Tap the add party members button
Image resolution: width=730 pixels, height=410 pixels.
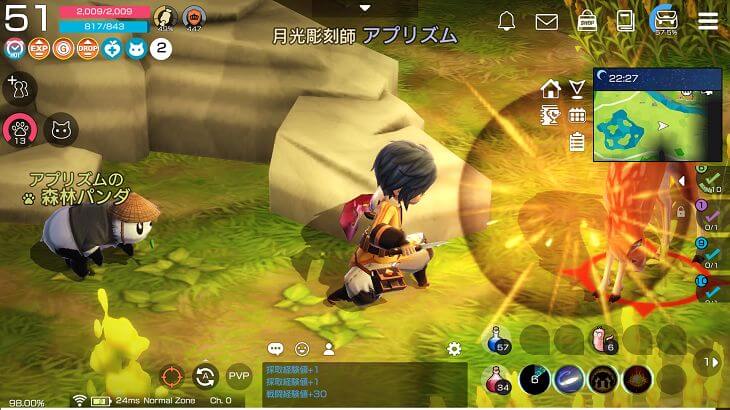pyautogui.click(x=18, y=89)
